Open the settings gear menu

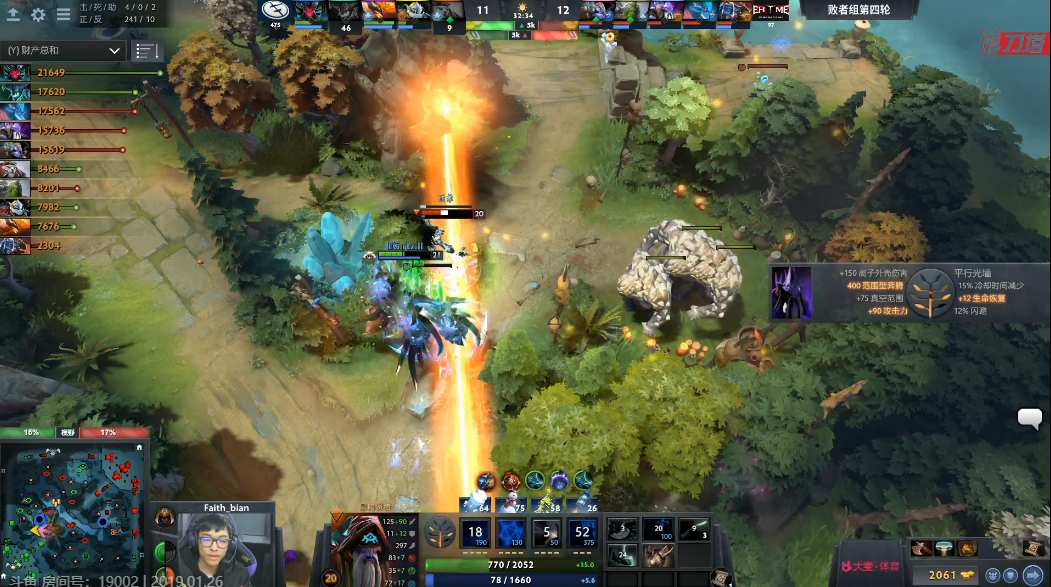tap(39, 15)
